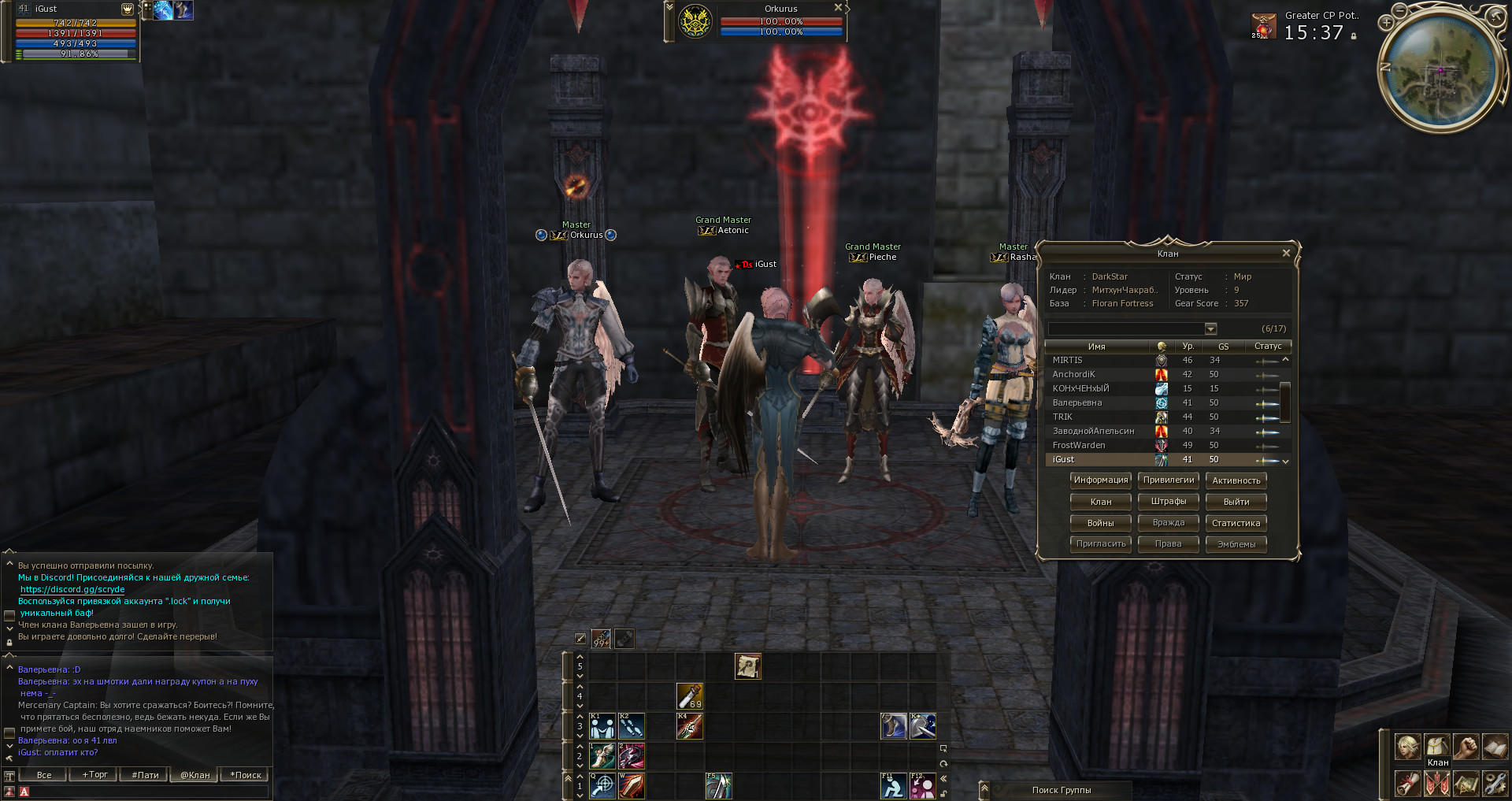The image size is (1512, 801).
Task: Invite a member with Пригласить
Action: pos(1101,544)
